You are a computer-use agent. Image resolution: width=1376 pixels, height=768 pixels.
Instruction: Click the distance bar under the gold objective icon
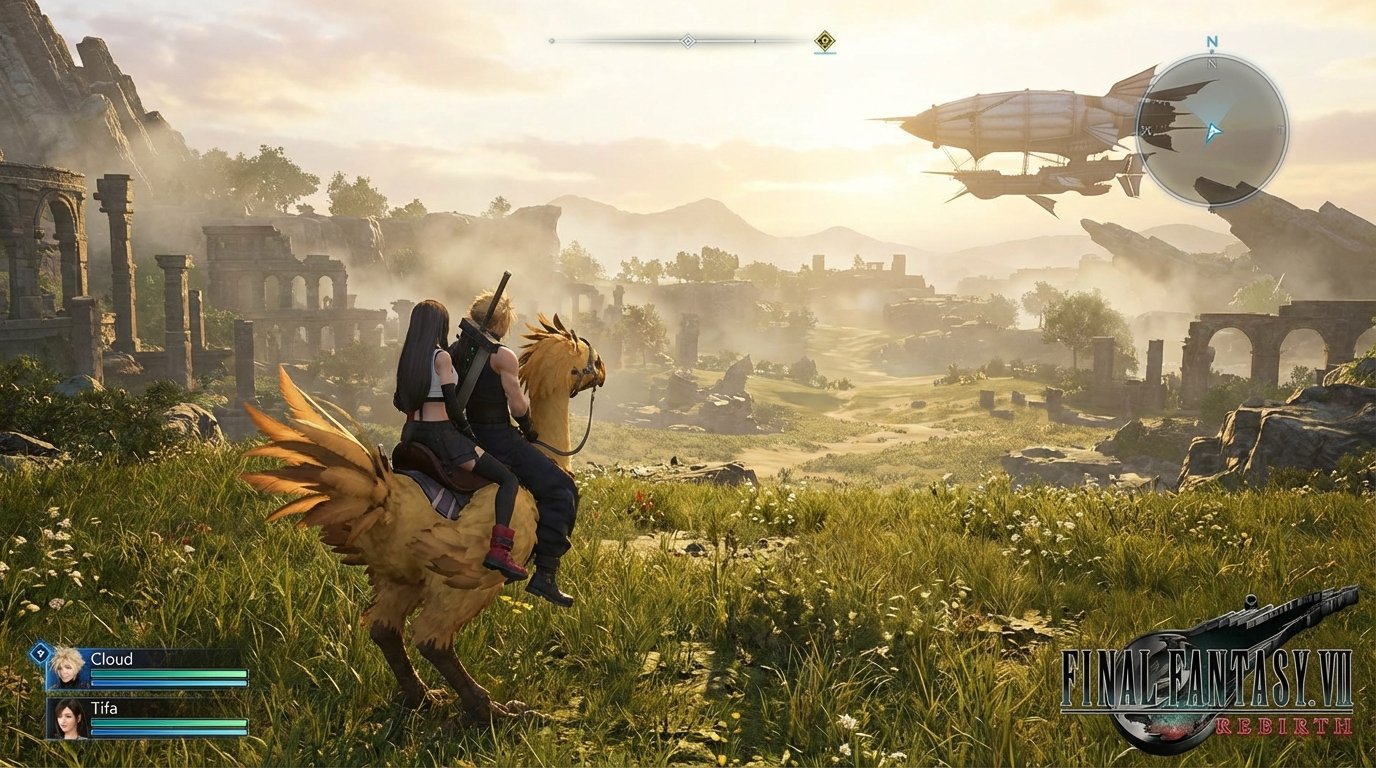tap(823, 53)
